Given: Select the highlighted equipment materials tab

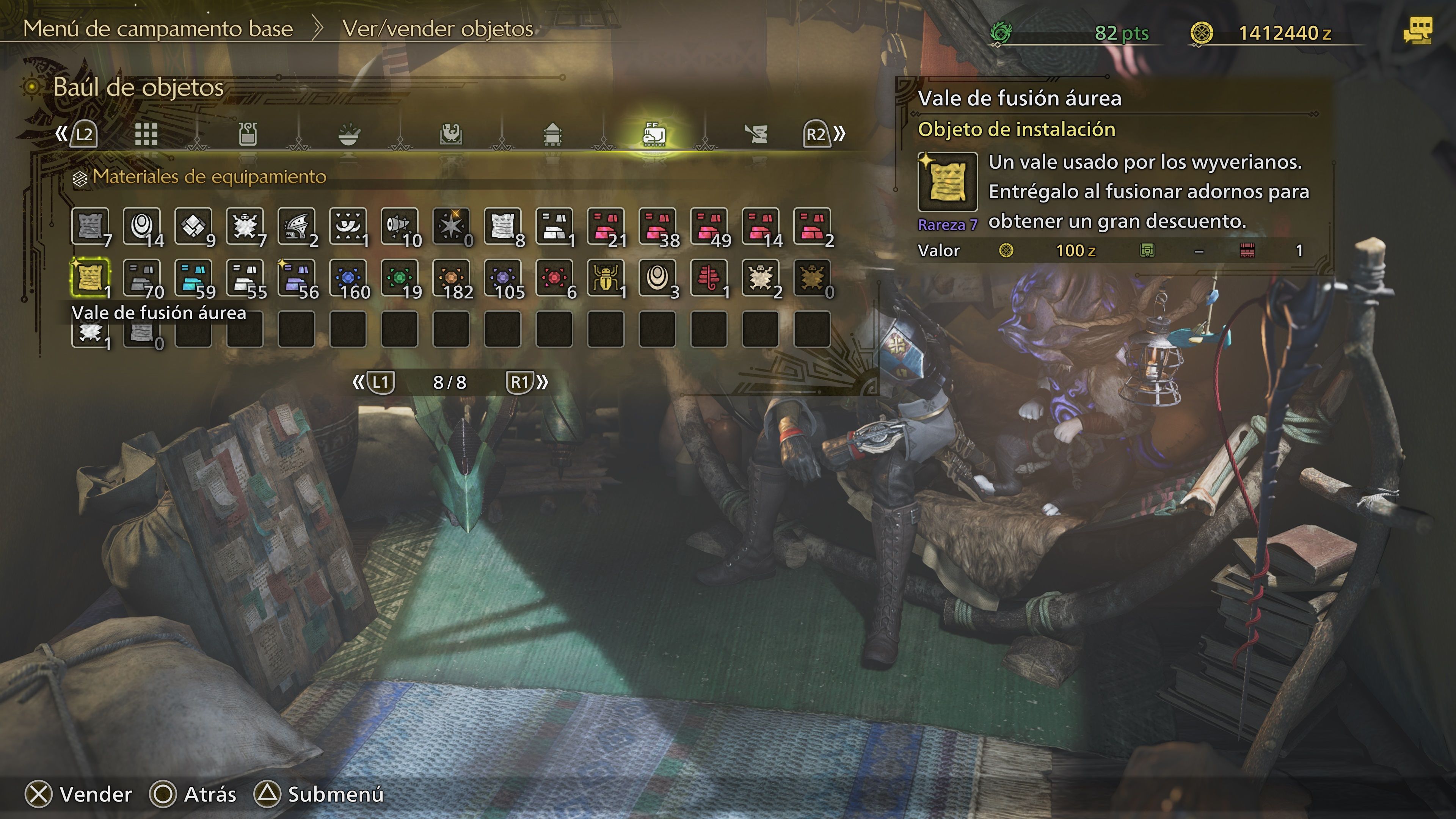Looking at the screenshot, I should (654, 134).
